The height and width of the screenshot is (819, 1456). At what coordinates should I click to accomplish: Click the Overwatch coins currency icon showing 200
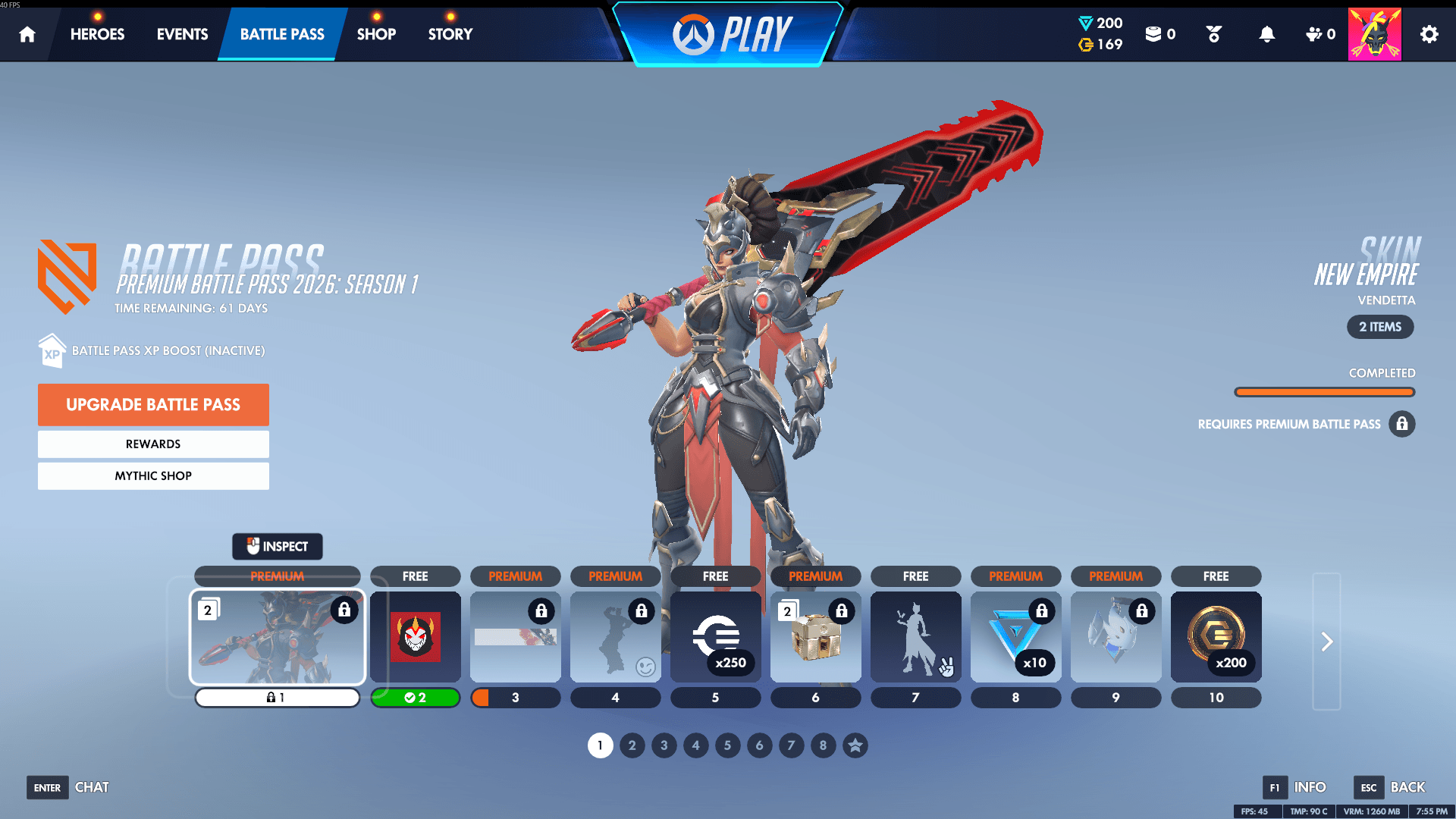point(1084,23)
